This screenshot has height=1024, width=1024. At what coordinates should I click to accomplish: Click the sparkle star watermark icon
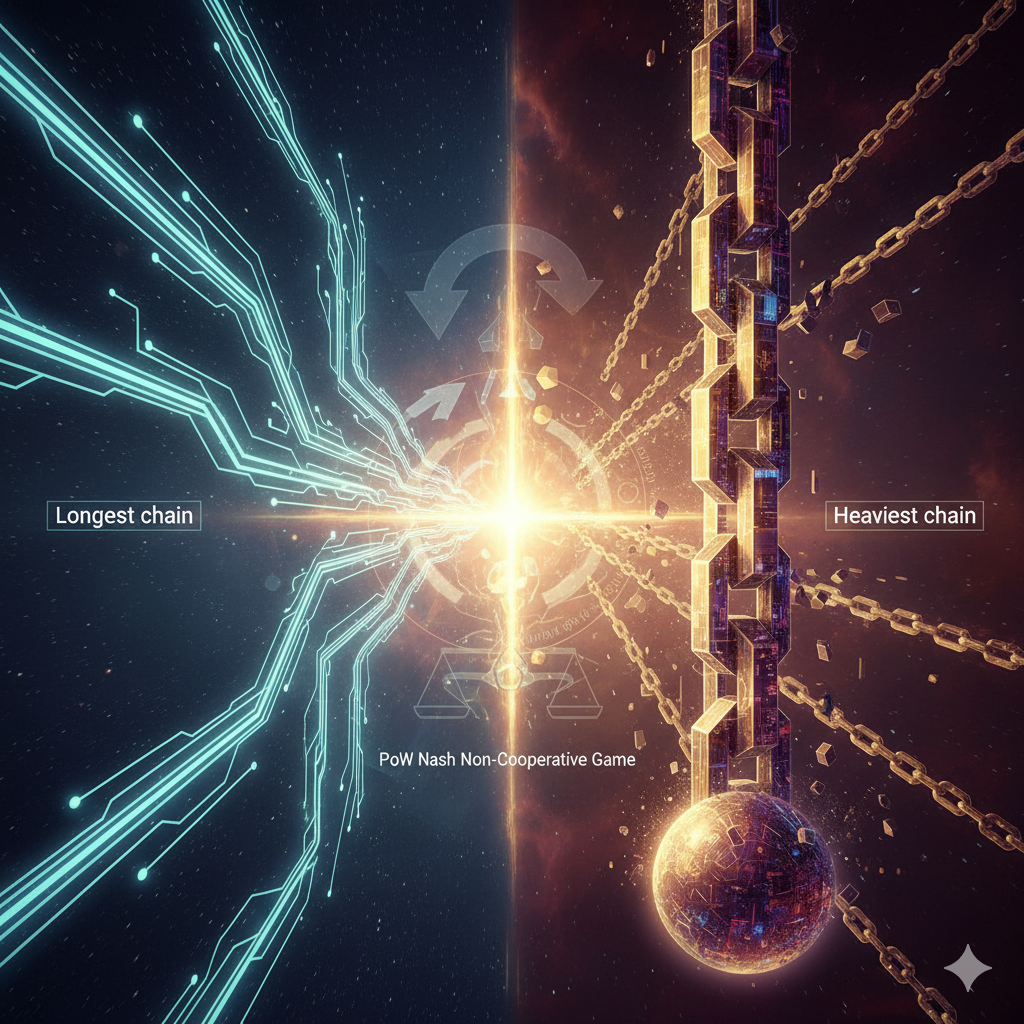tap(968, 967)
